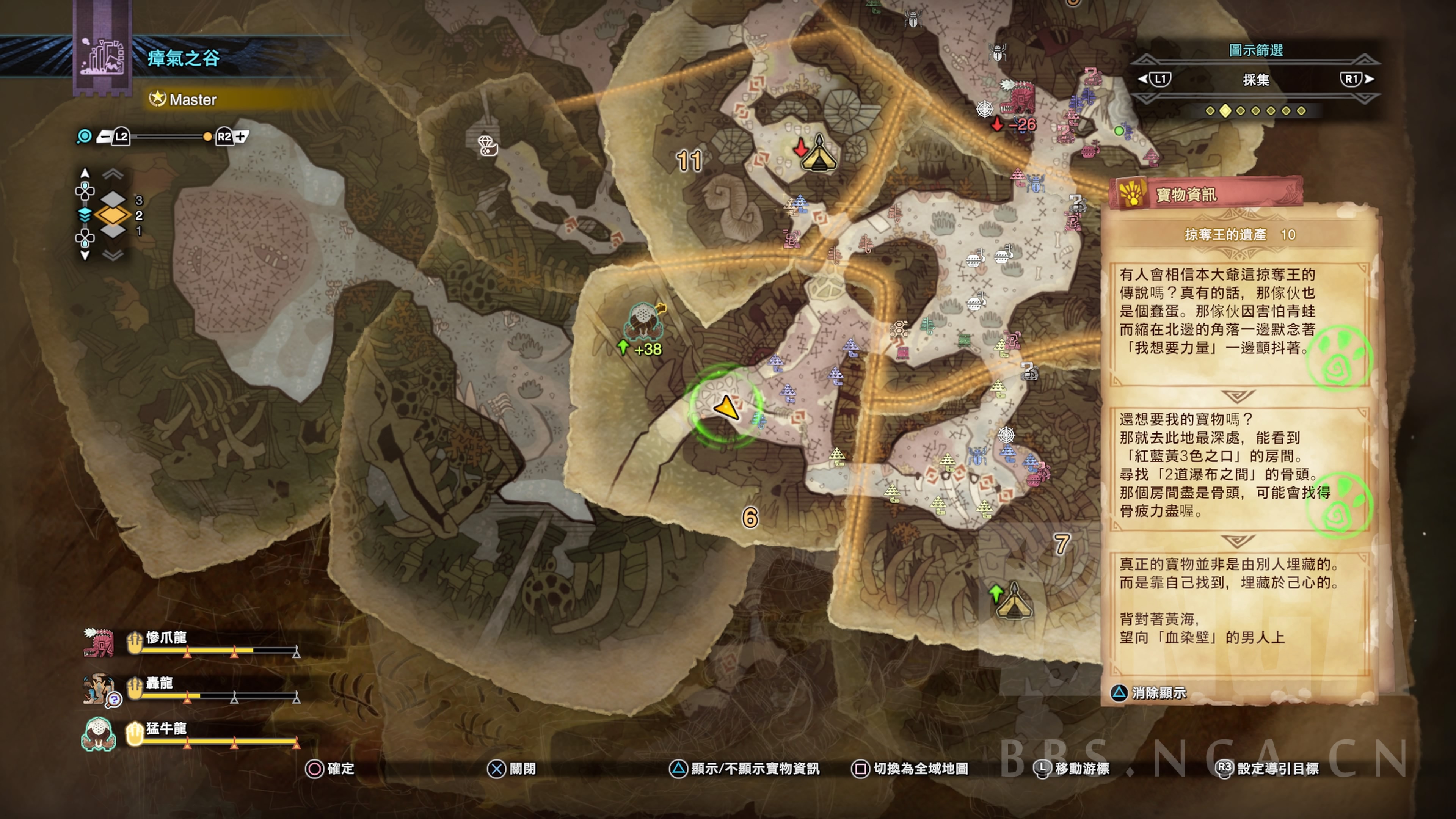Select 慘爪龍 in the monster list
This screenshot has width=1456, height=819.
pos(166,638)
